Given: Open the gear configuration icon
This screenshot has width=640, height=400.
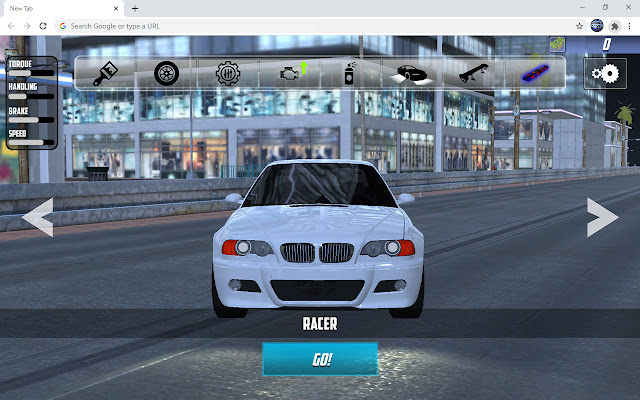Looking at the screenshot, I should 229,73.
